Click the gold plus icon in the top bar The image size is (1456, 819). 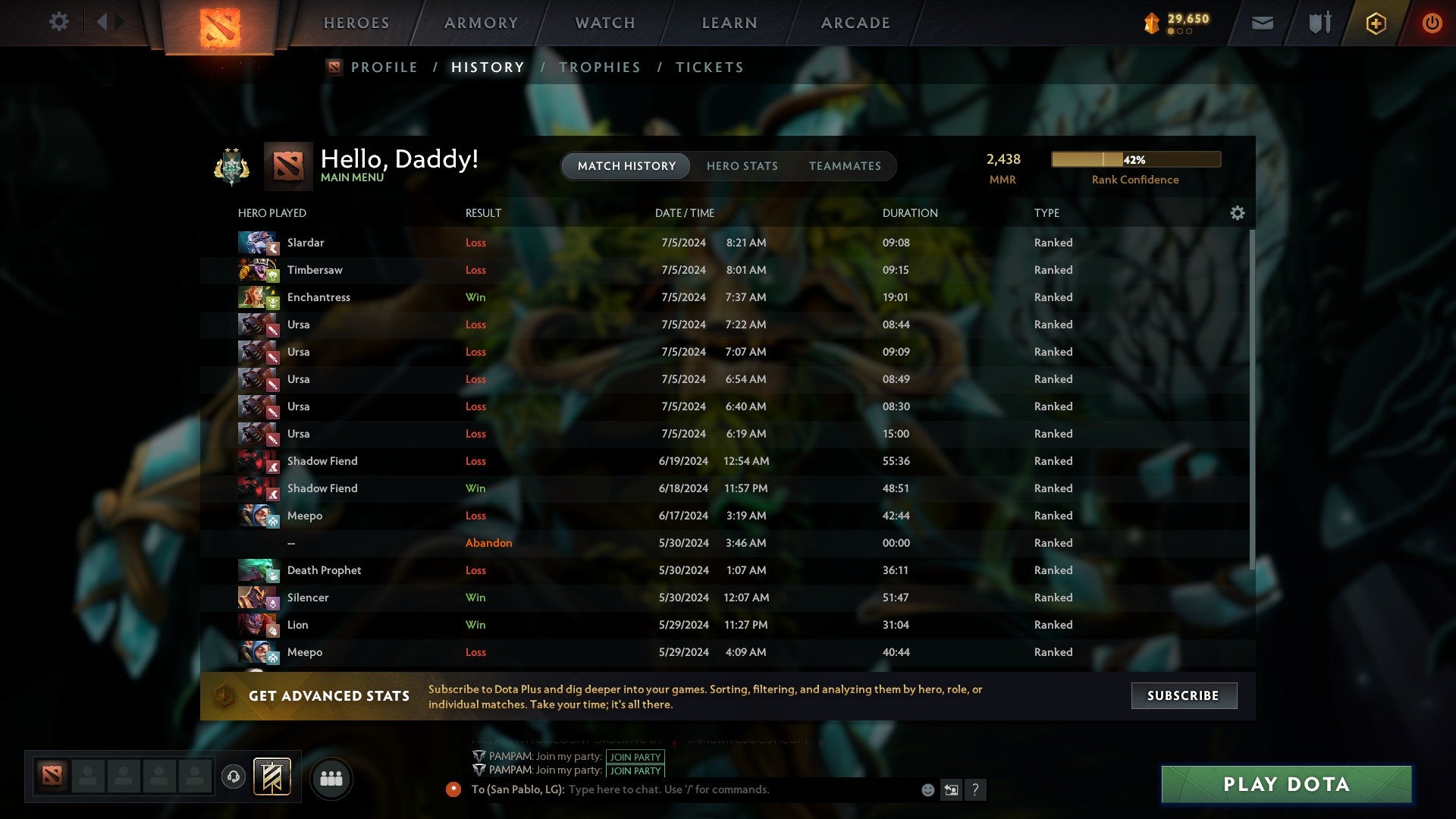[x=1376, y=23]
